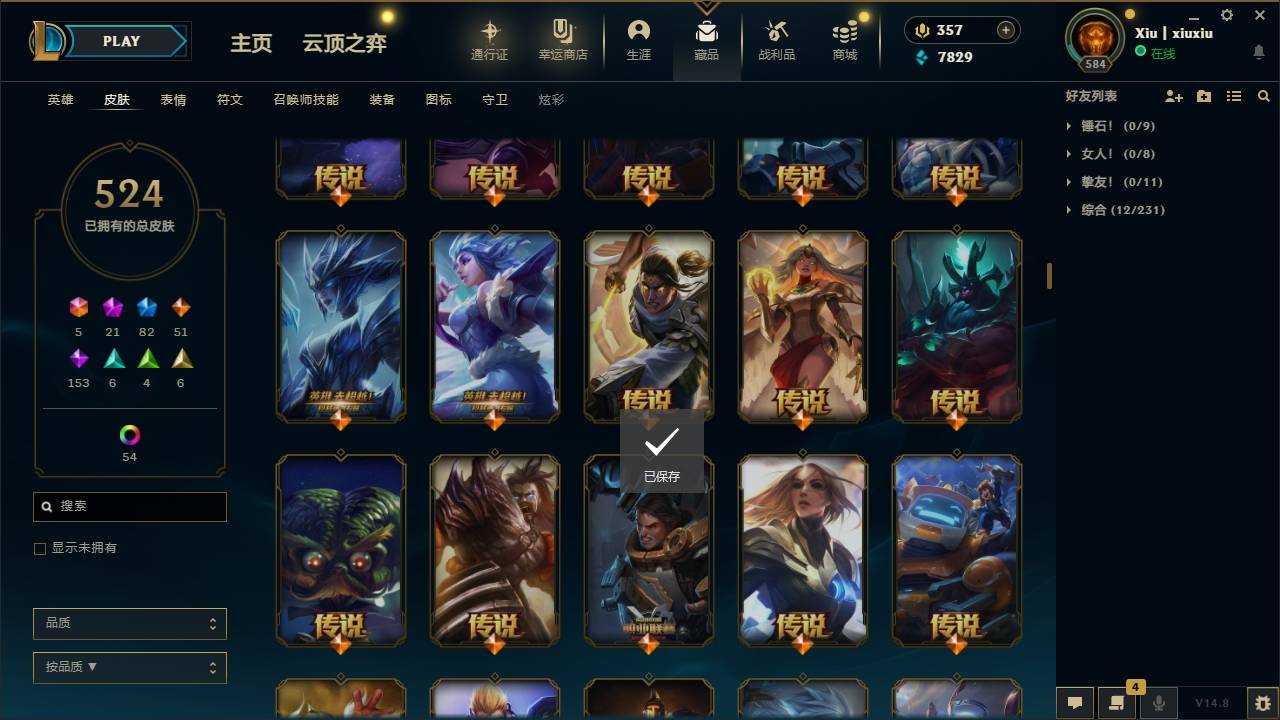Select the chroma color wheel showing 54
This screenshot has width=1280, height=720.
(x=129, y=436)
